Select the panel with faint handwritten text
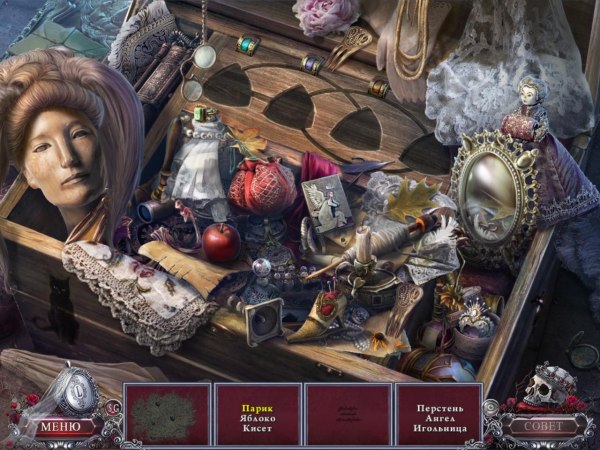The height and width of the screenshot is (450, 600). click(347, 414)
